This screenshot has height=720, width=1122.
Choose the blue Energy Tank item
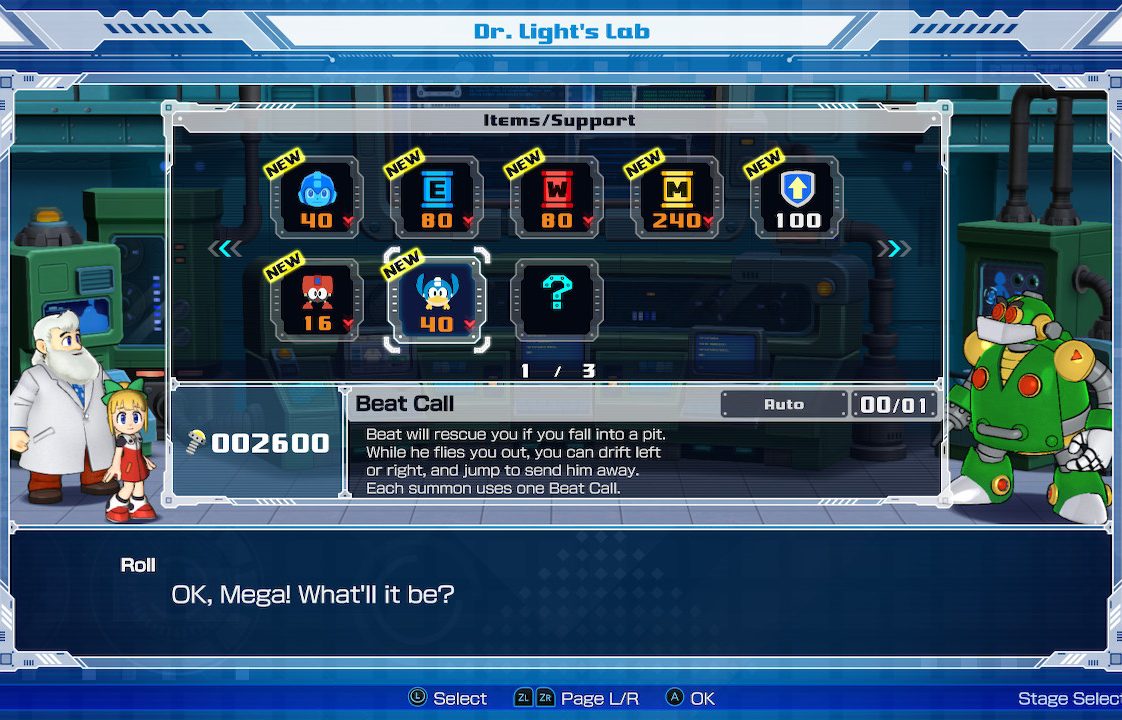click(x=437, y=197)
